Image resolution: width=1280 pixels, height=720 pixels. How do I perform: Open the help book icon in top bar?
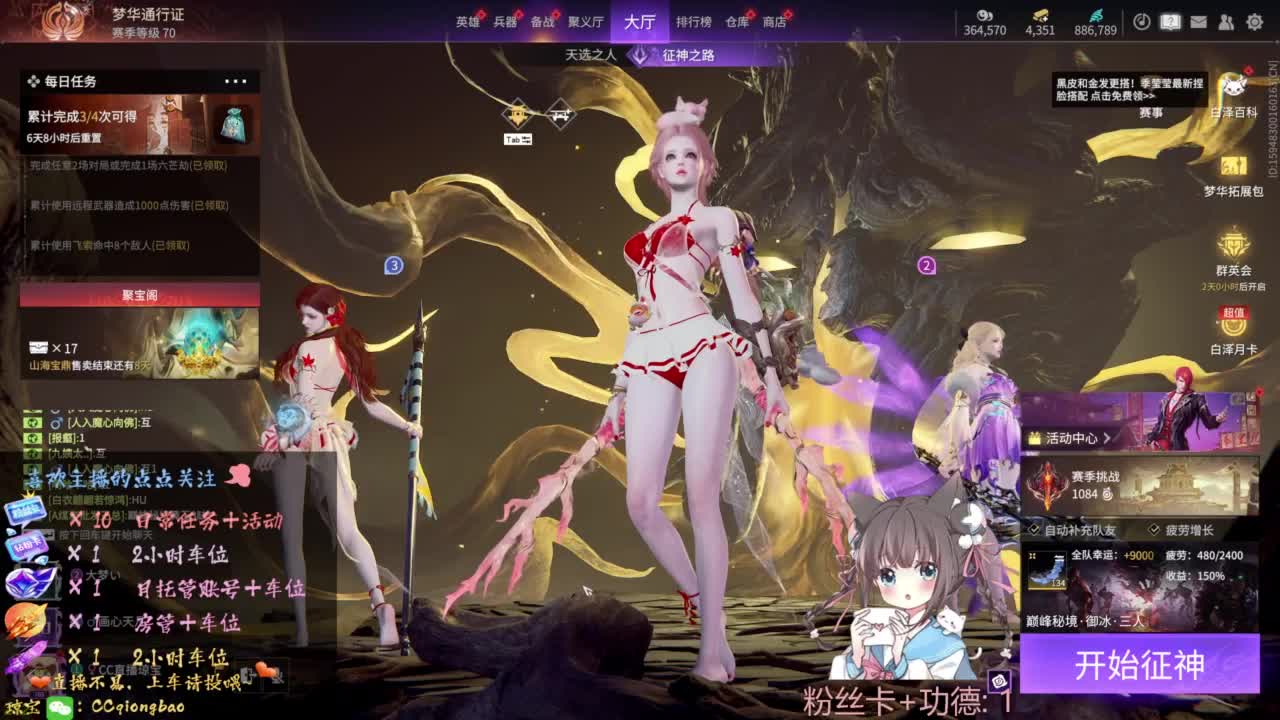[x=1171, y=20]
